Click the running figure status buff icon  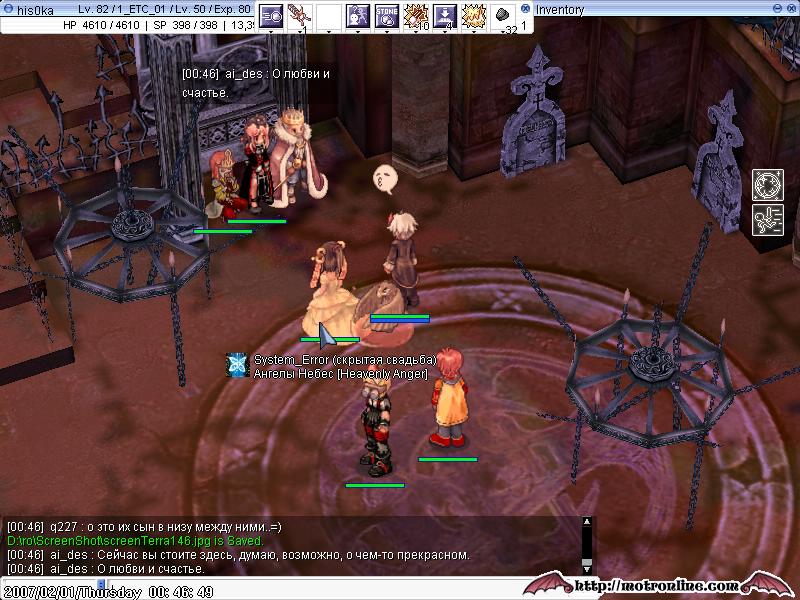767,220
